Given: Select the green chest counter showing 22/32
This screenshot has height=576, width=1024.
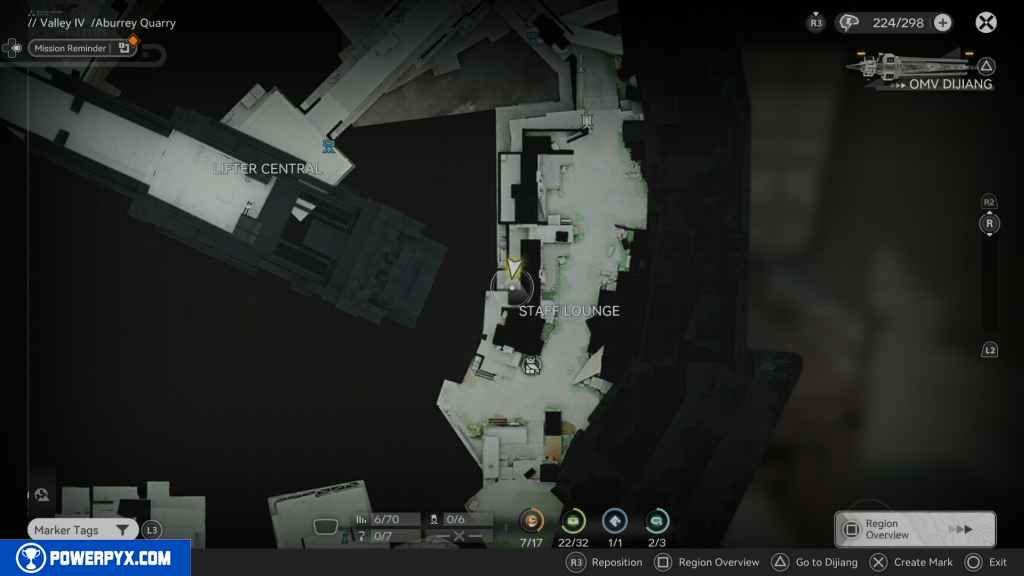Looking at the screenshot, I should [x=574, y=520].
